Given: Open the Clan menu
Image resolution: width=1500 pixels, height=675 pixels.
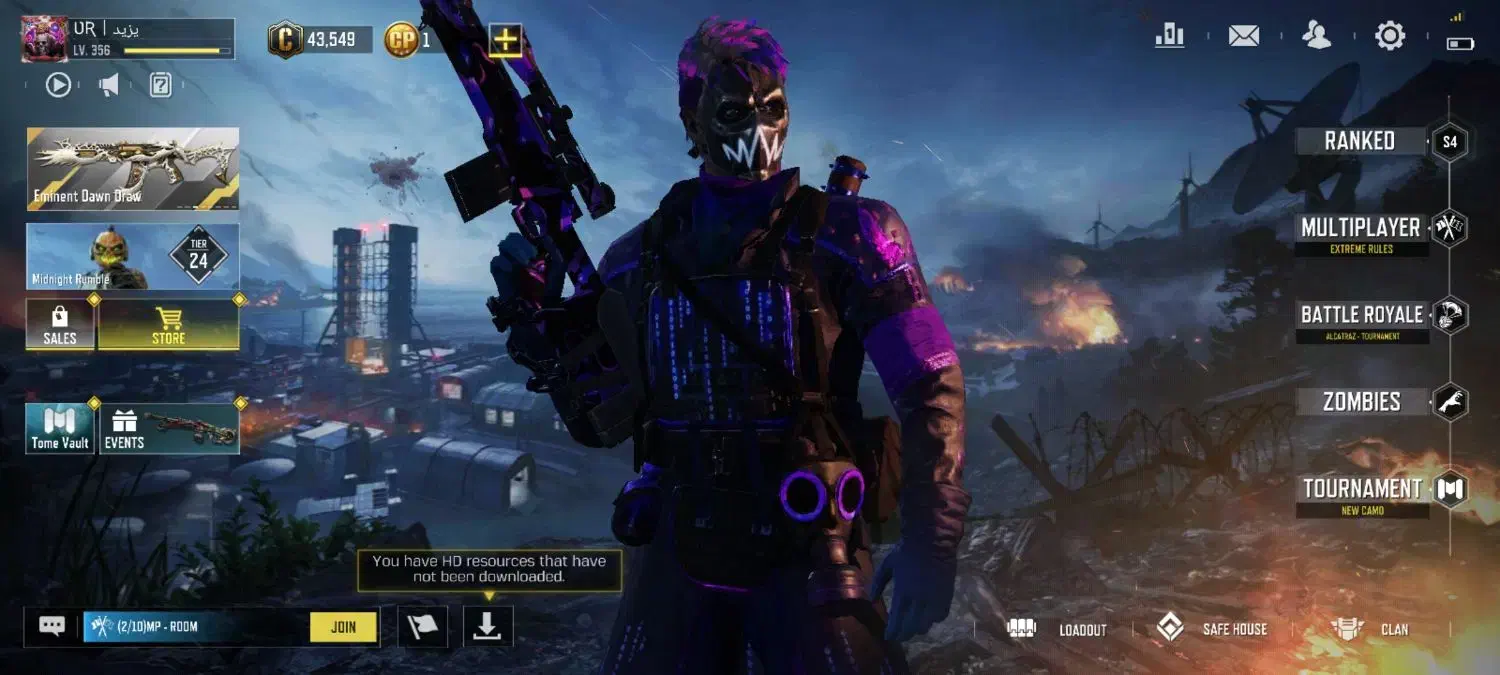Looking at the screenshot, I should 1370,629.
